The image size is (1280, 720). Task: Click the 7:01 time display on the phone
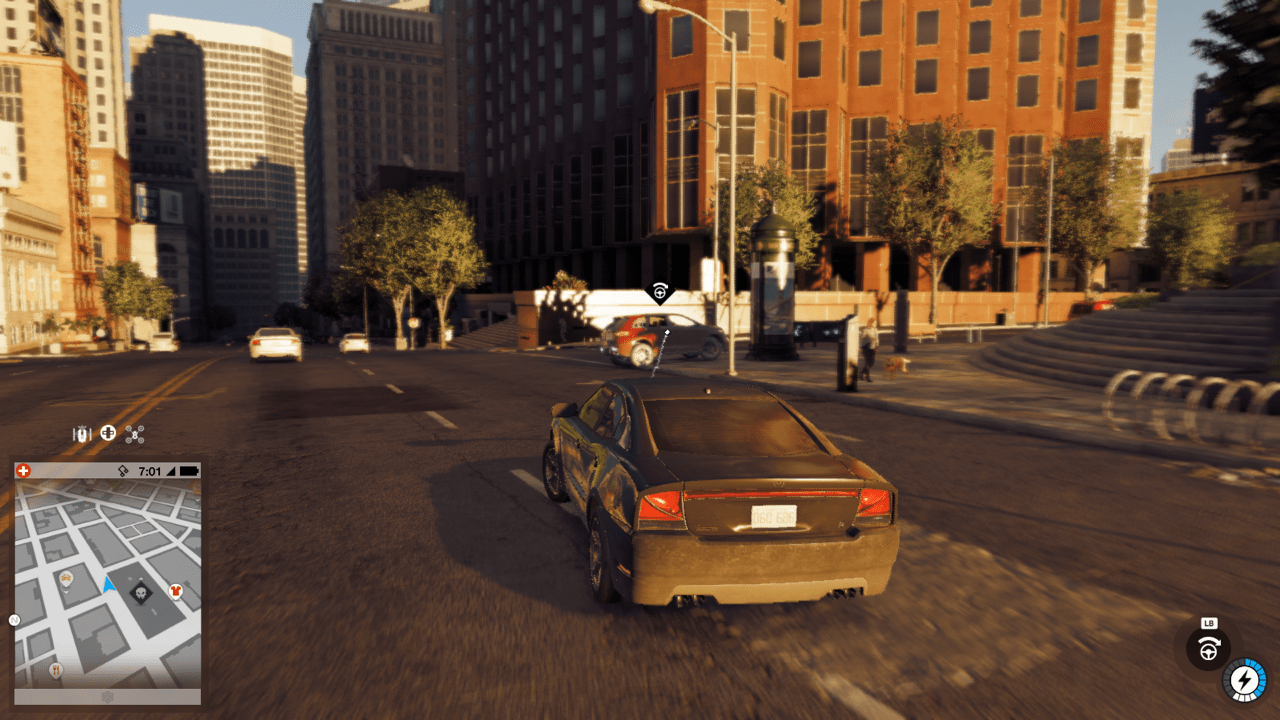pyautogui.click(x=150, y=471)
